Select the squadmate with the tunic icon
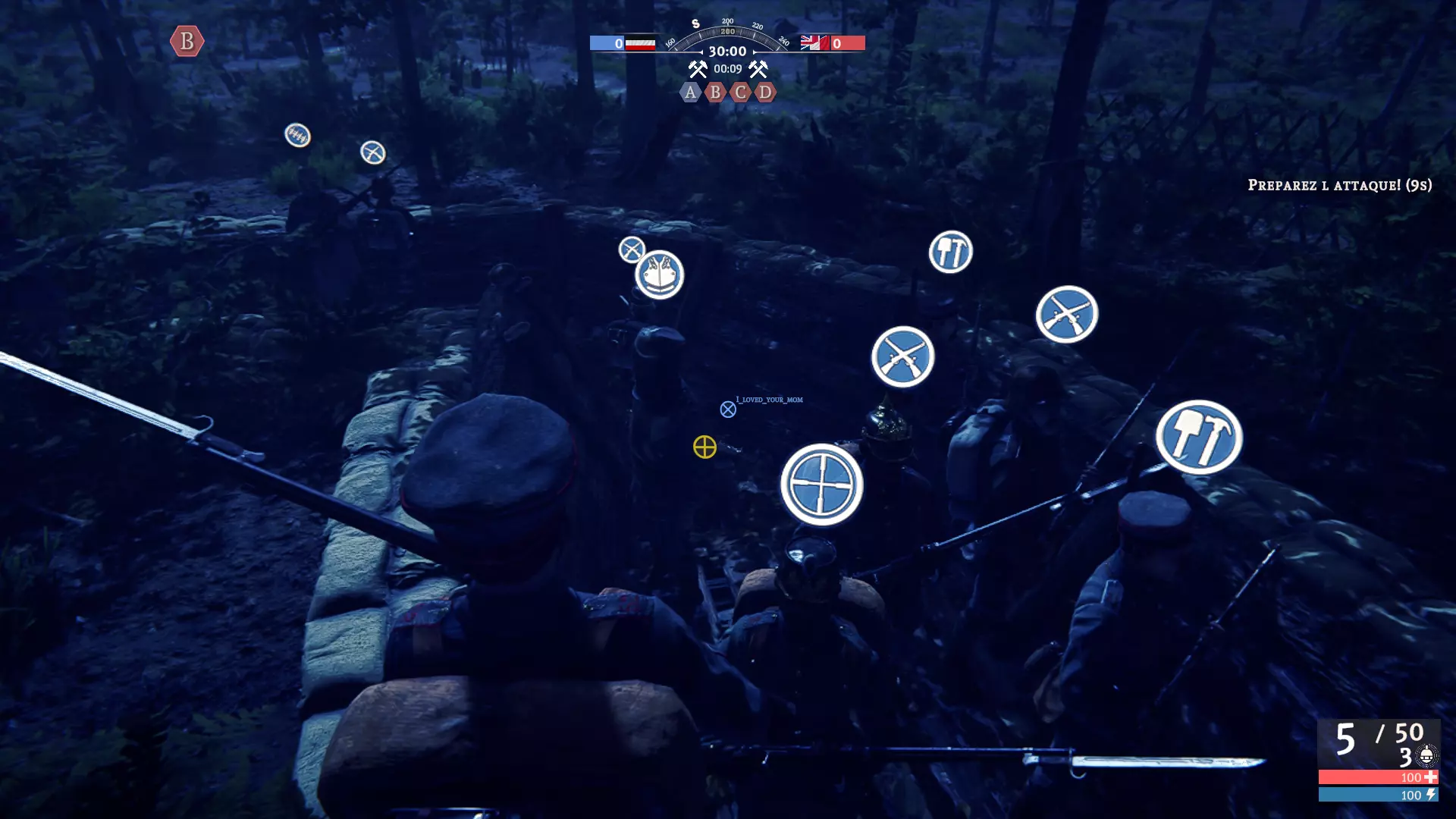Image resolution: width=1456 pixels, height=819 pixels. (660, 275)
